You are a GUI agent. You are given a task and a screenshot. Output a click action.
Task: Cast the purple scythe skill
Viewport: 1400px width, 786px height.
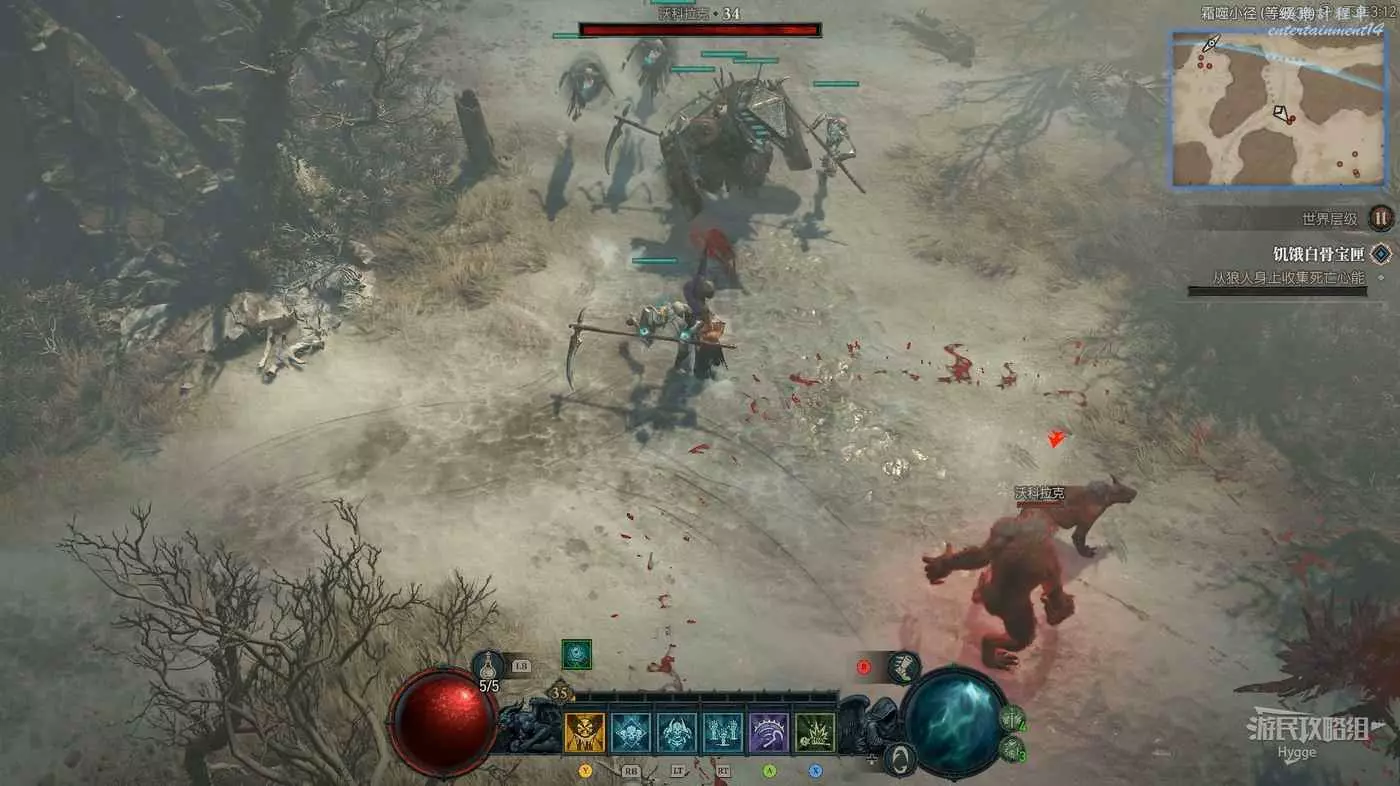769,733
